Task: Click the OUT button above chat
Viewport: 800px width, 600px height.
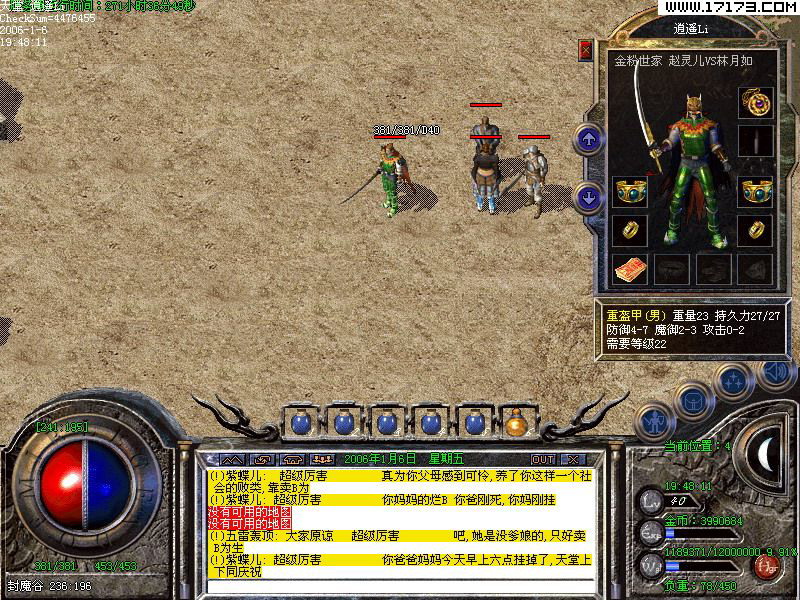Action: tap(544, 459)
